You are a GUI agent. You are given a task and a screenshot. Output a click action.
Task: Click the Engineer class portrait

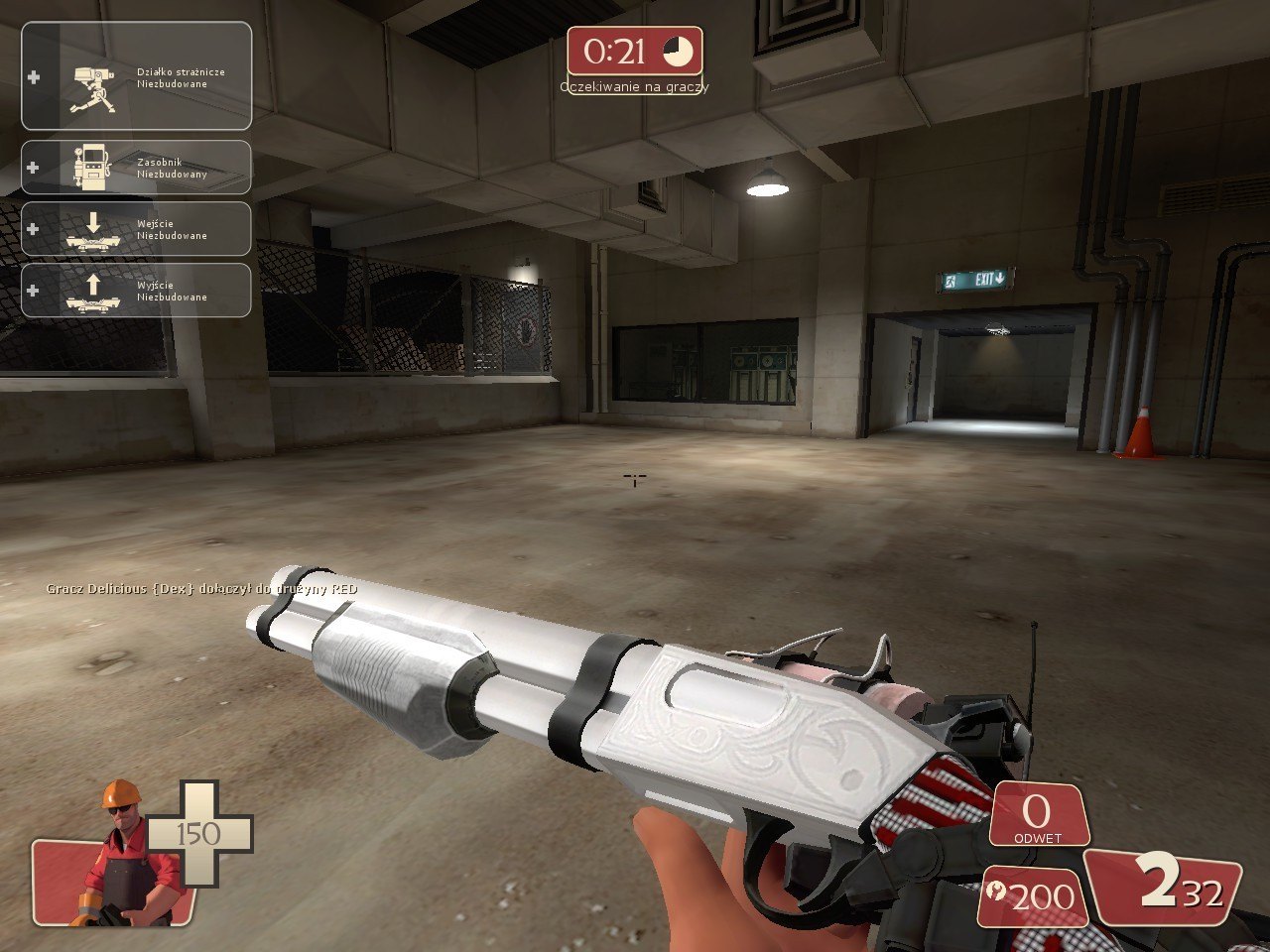117,855
